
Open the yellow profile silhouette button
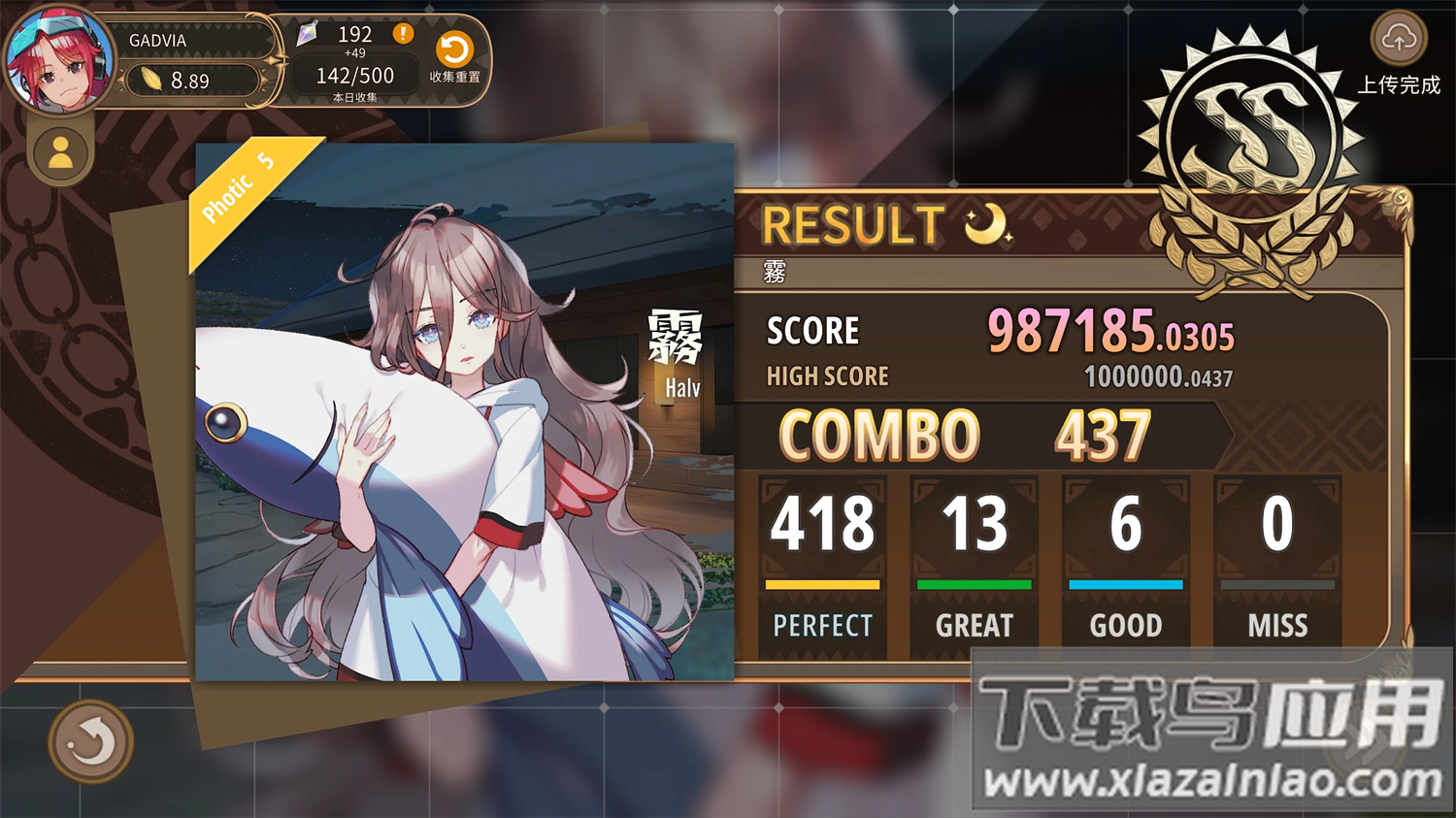coord(60,152)
